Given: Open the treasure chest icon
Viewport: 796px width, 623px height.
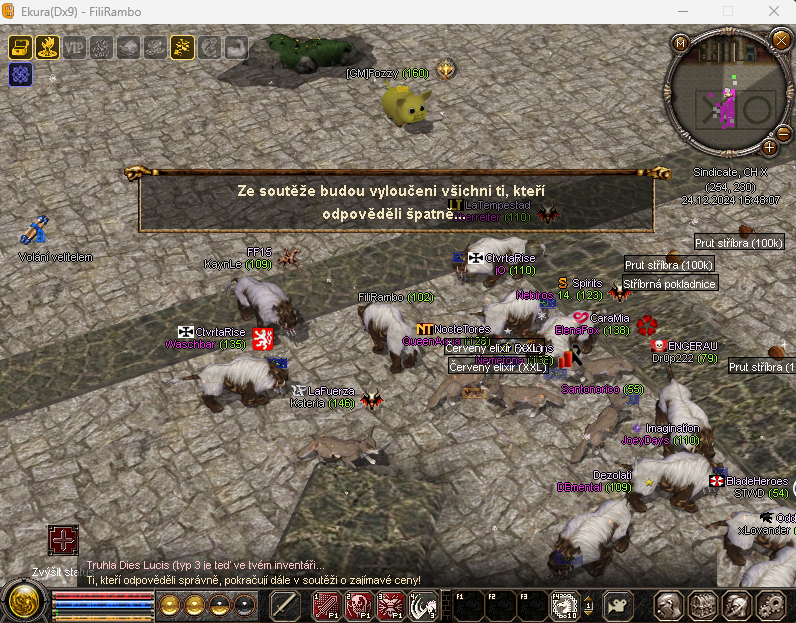Looking at the screenshot, I should click(21, 47).
